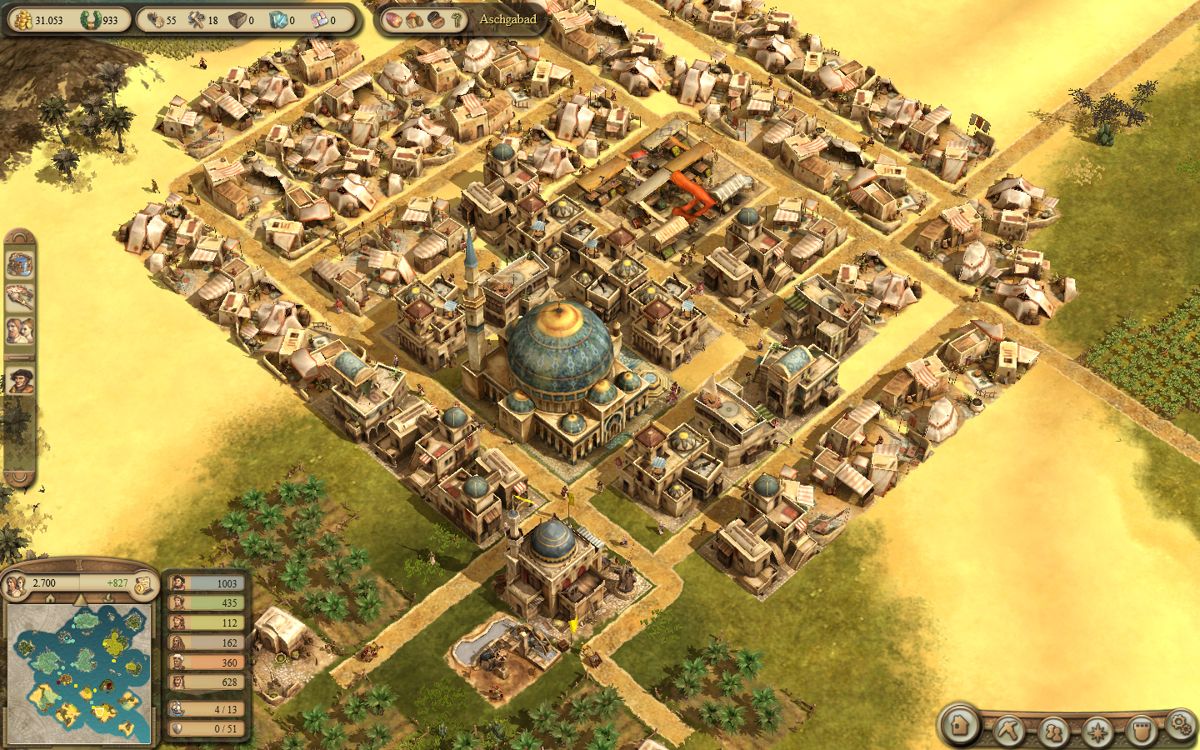Screen dimensions: 1200x750
Task: Click the ship icon on left sidebar
Action: 20,296
